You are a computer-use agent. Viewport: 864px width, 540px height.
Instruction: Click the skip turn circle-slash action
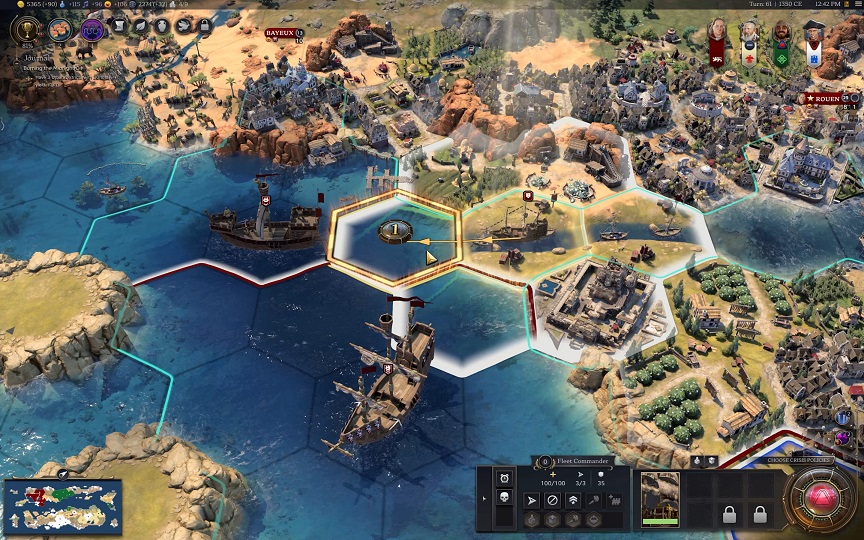click(x=551, y=499)
